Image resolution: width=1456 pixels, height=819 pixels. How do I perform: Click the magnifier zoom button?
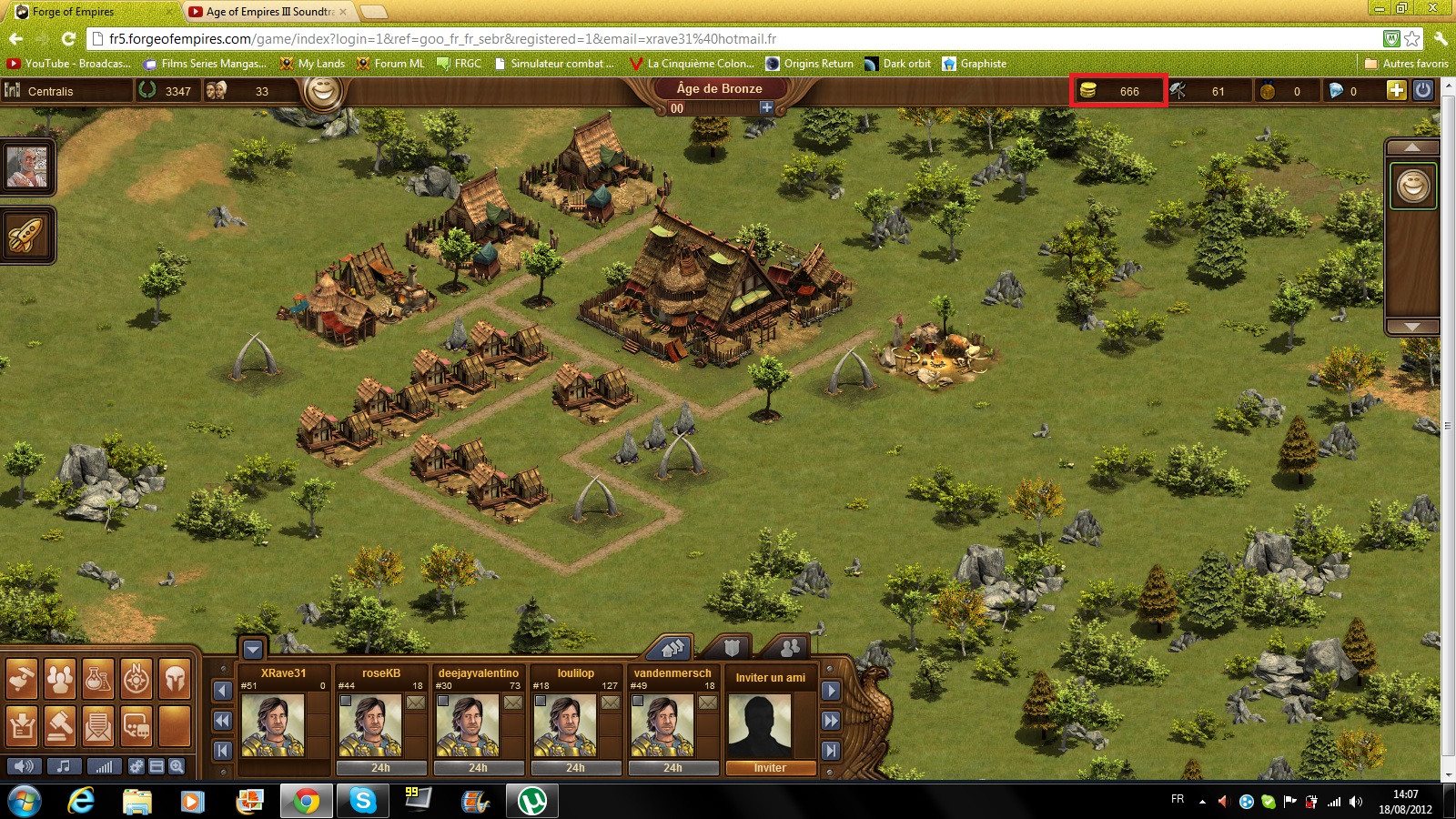coord(177,766)
